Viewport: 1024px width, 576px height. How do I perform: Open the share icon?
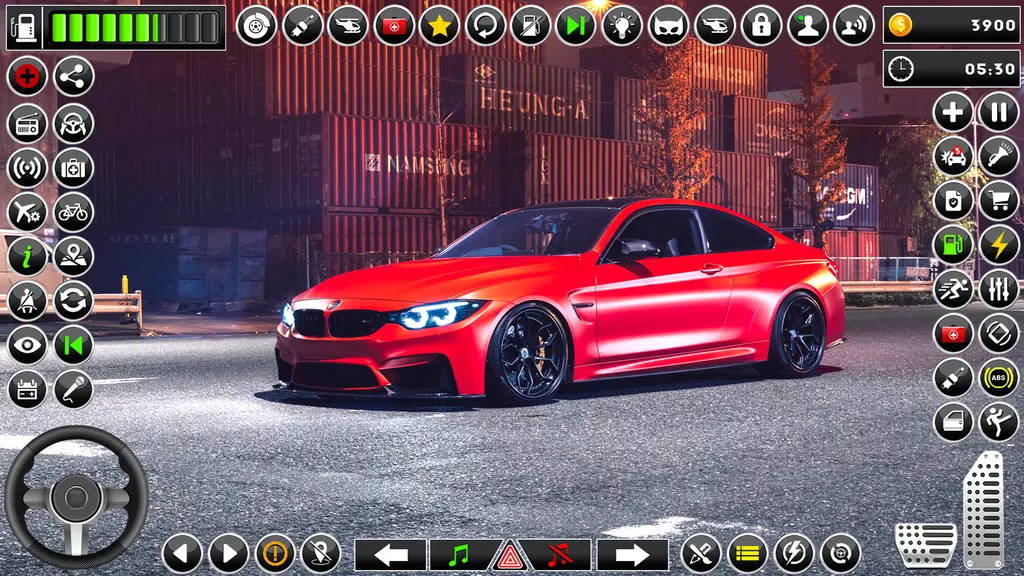pos(73,76)
